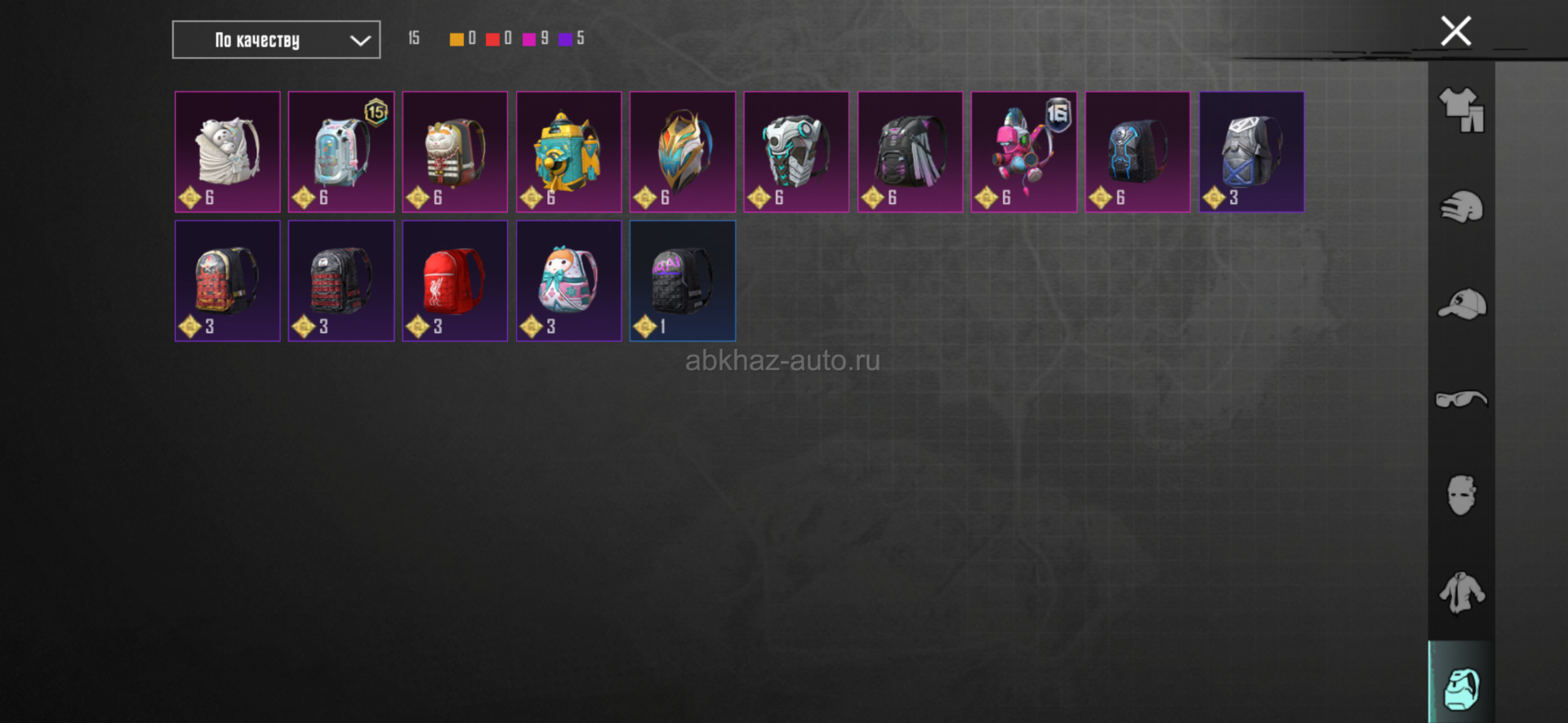
Task: Switch to the helmet category tab
Action: tap(1461, 207)
